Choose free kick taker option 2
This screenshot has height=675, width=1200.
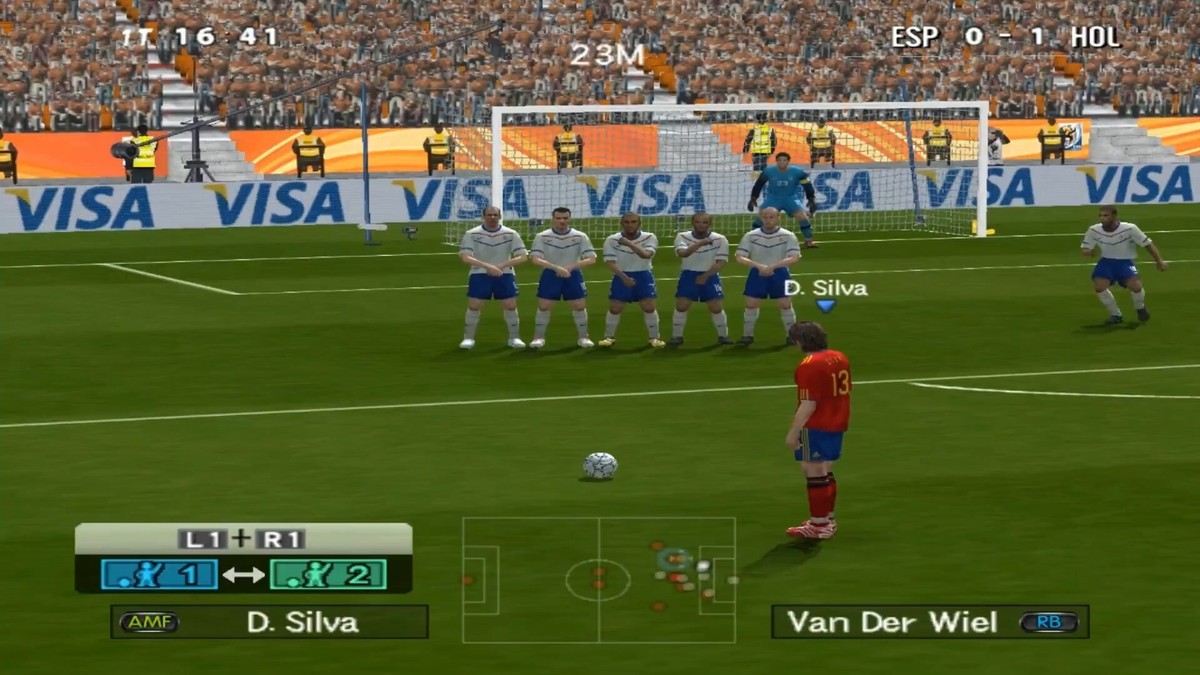tap(328, 574)
